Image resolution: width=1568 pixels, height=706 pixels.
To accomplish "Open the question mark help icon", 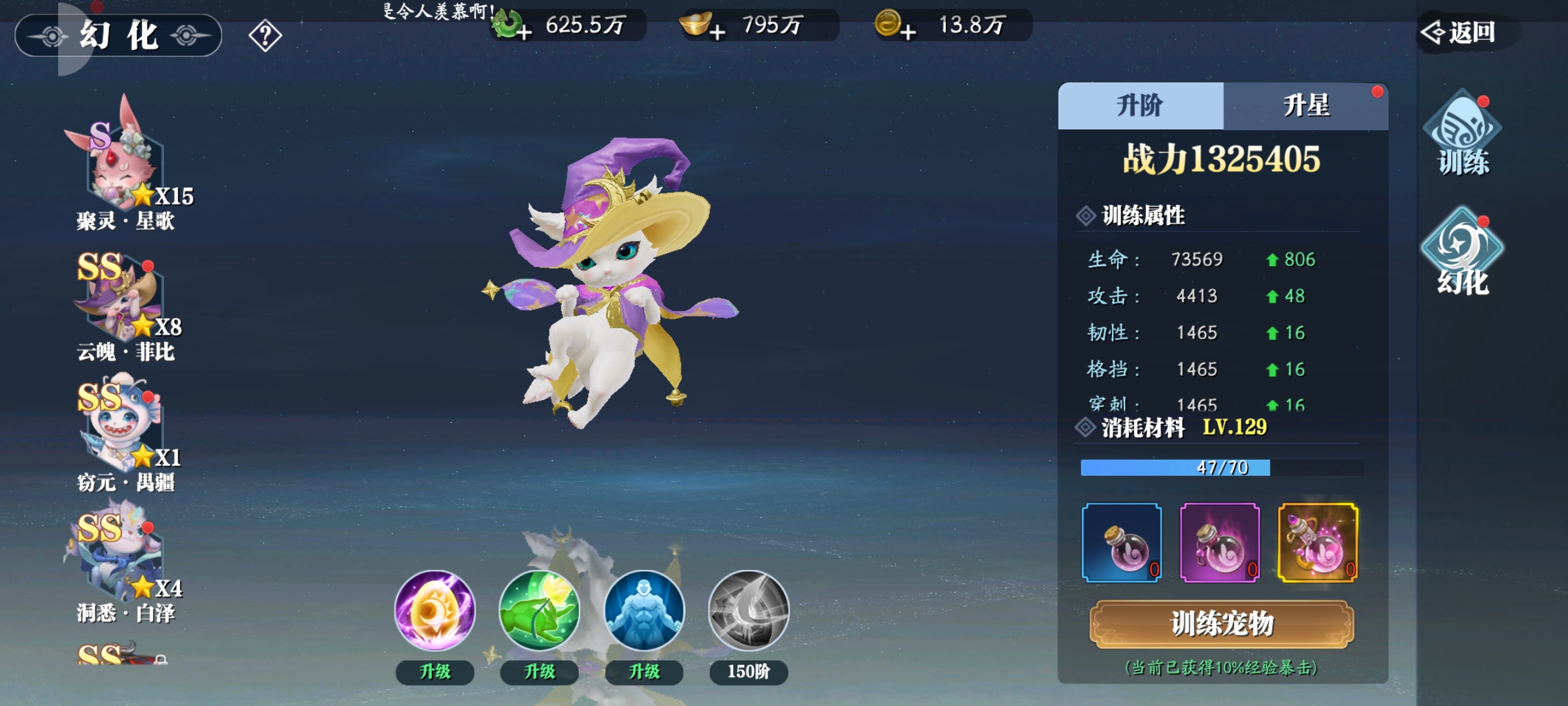I will click(265, 35).
